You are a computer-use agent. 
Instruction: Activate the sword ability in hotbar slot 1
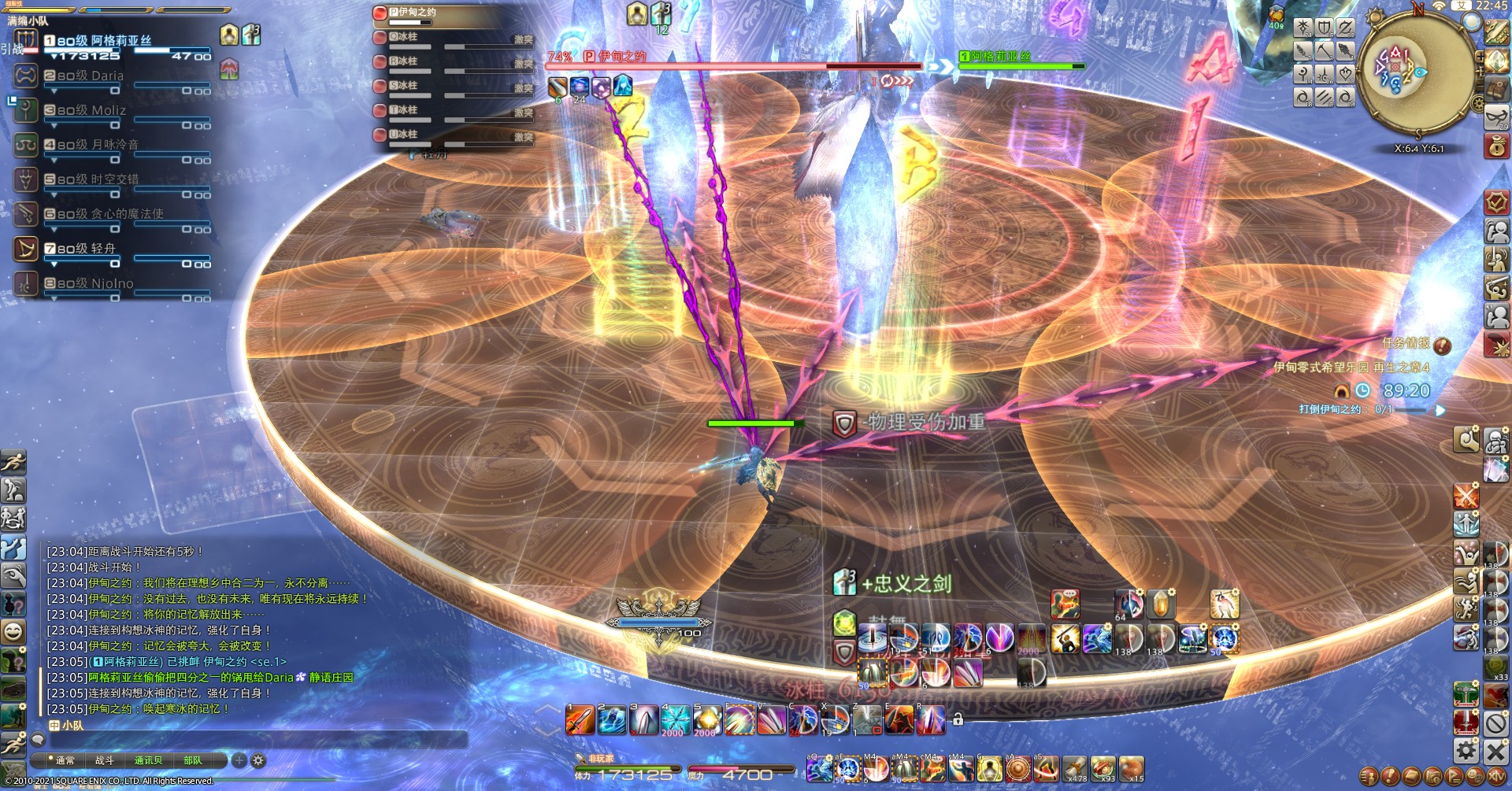[x=580, y=720]
